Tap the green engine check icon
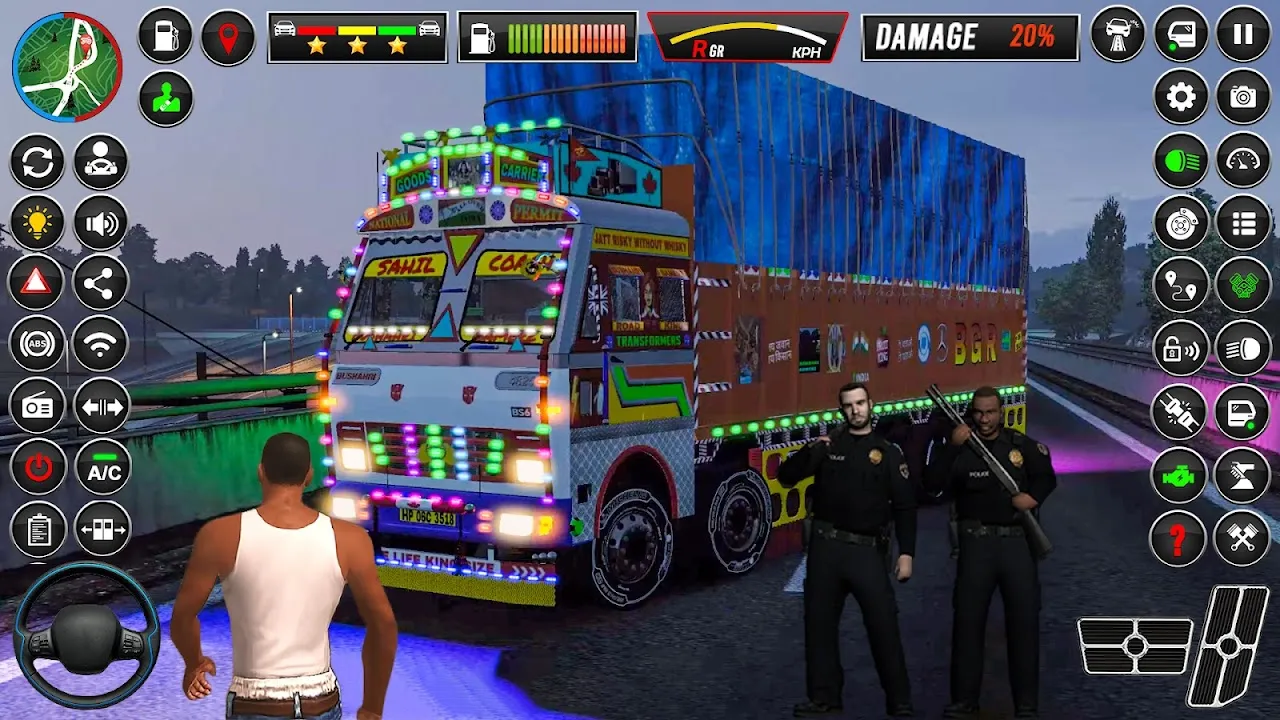Image resolution: width=1280 pixels, height=720 pixels. point(1181,475)
